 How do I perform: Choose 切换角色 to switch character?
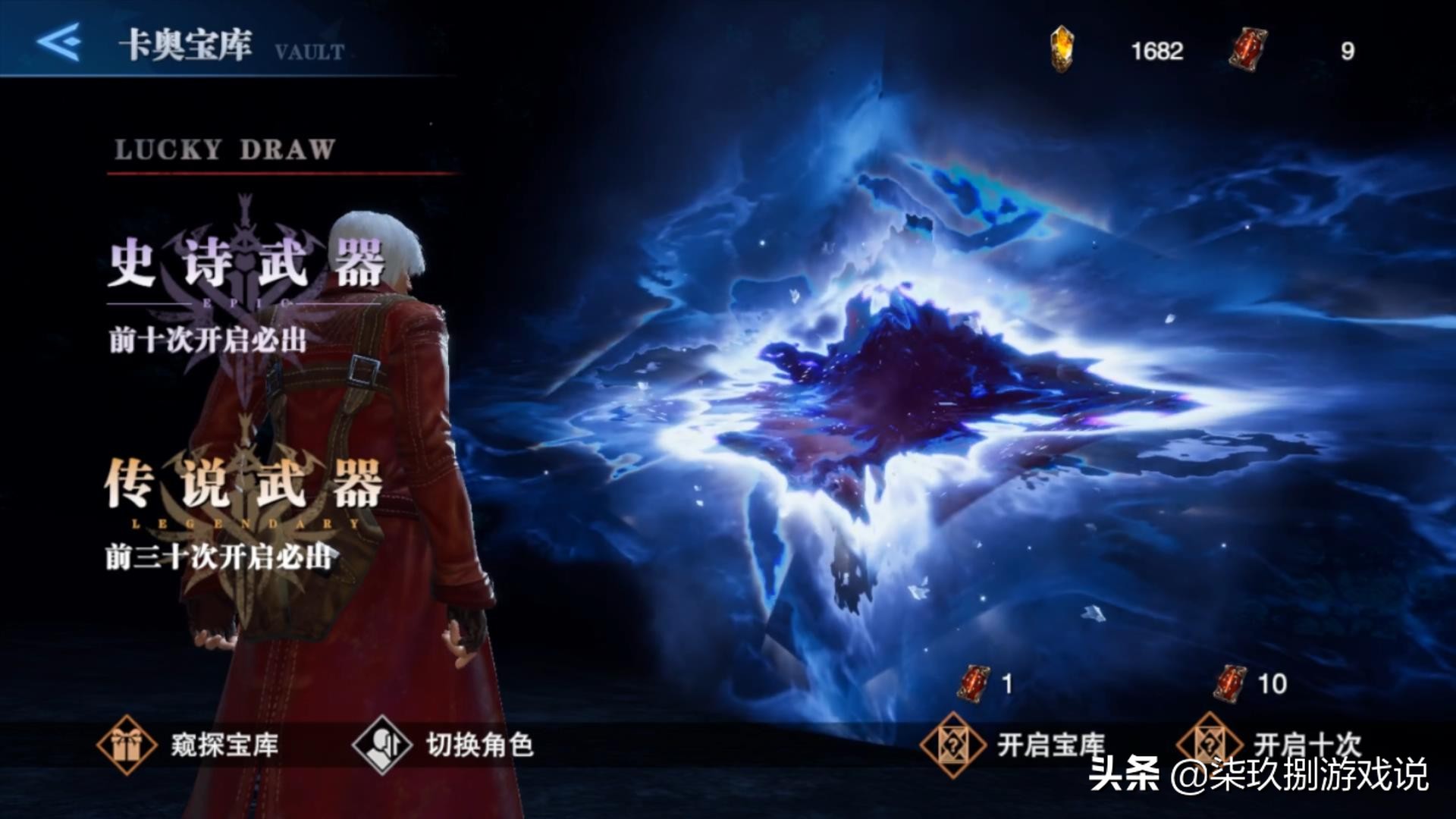(444, 745)
